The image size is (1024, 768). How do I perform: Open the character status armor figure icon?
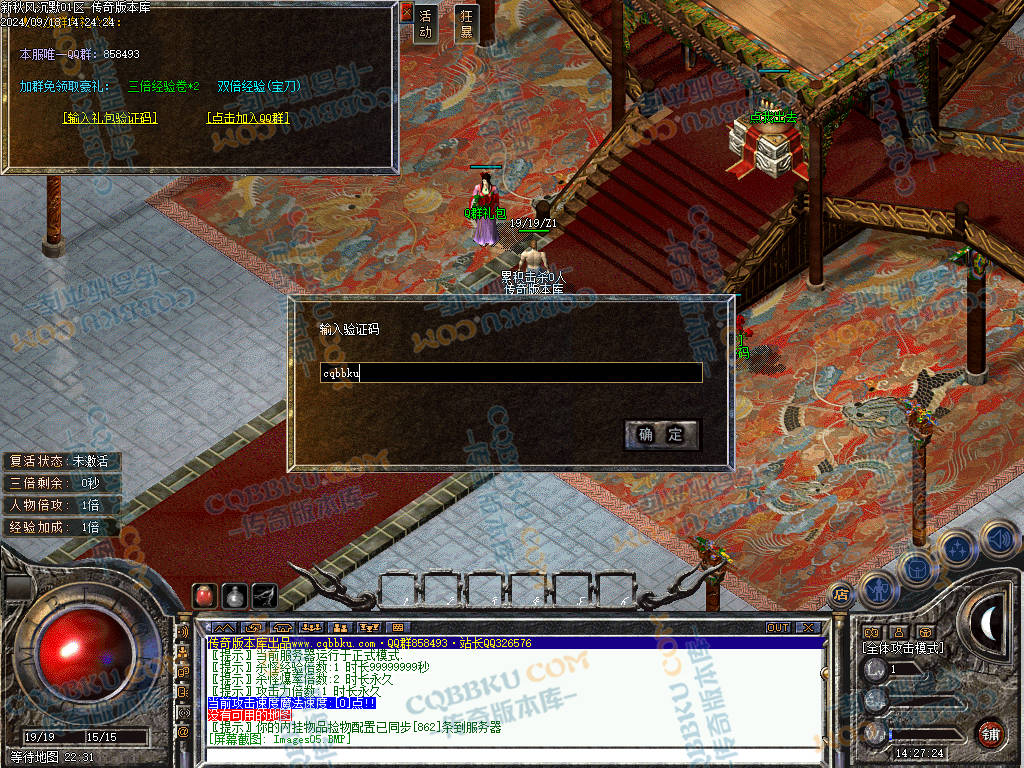tap(877, 589)
